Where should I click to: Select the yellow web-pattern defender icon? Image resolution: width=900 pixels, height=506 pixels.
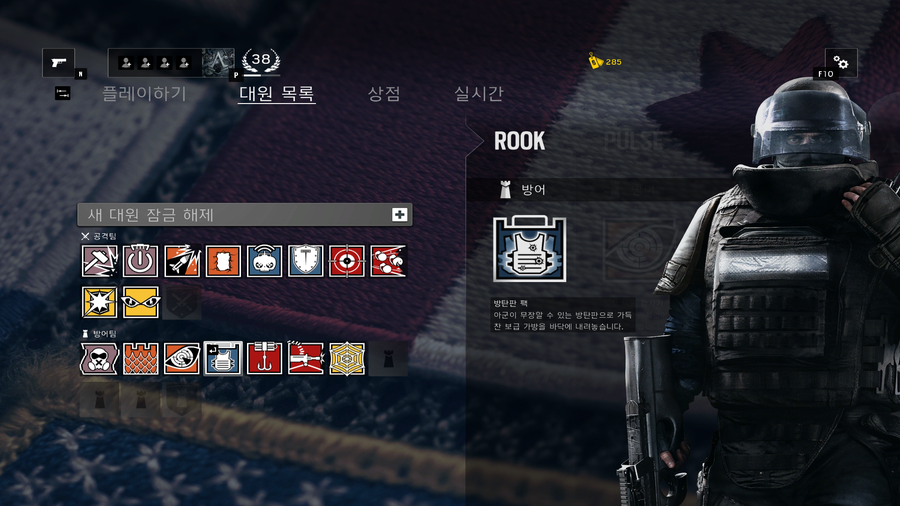(x=347, y=358)
